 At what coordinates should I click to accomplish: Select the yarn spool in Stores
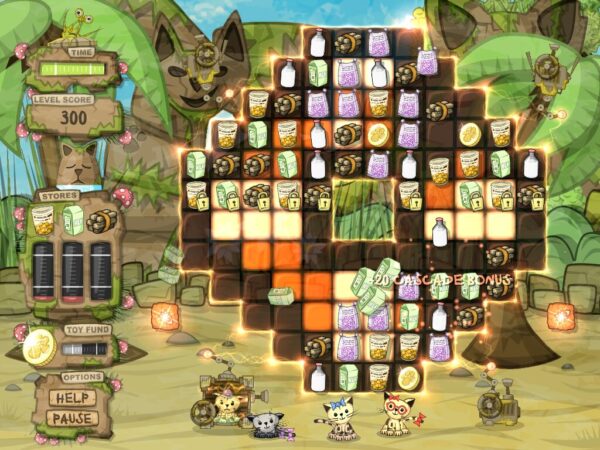pyautogui.click(x=102, y=220)
